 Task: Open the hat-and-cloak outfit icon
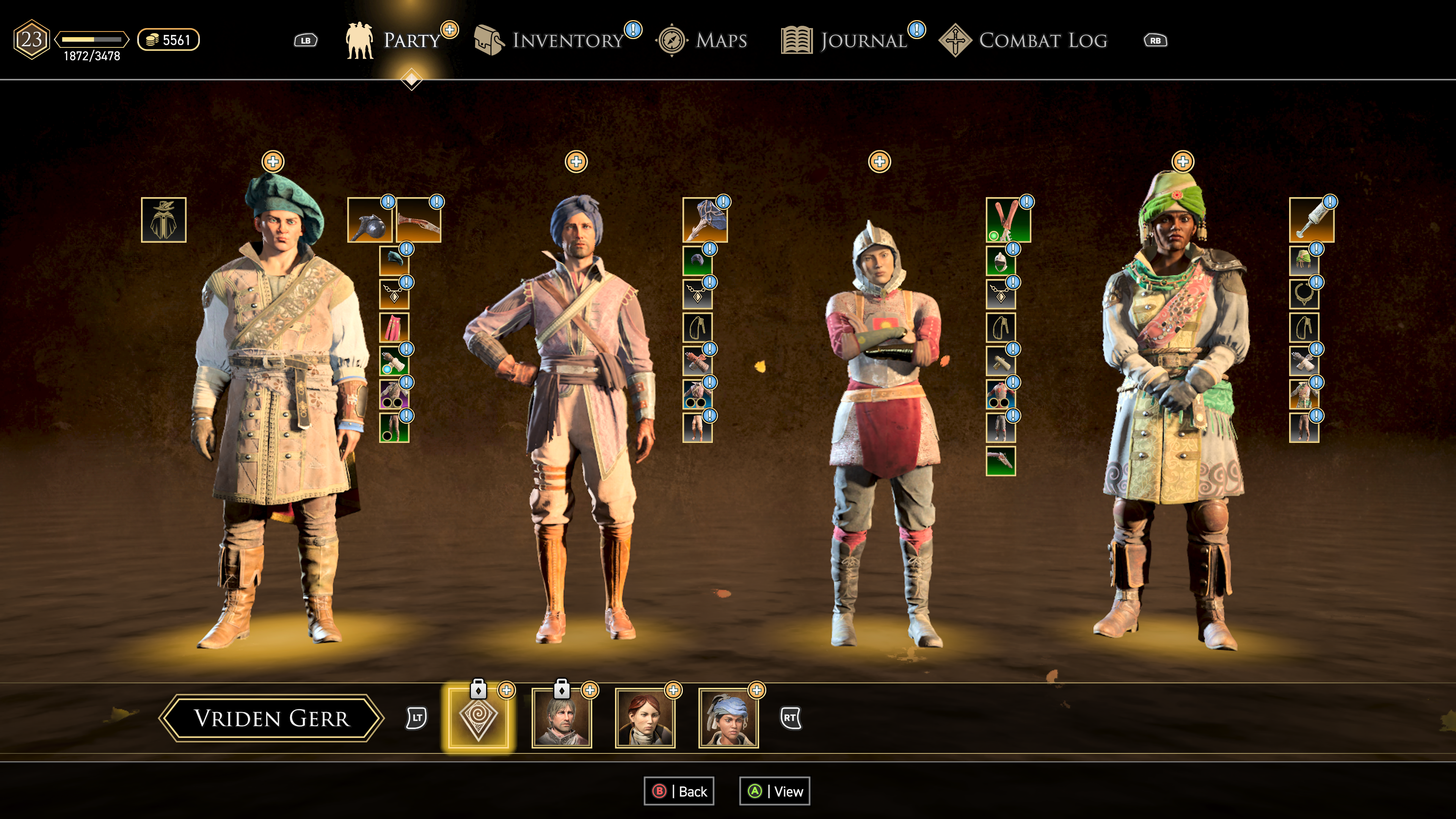coord(163,220)
